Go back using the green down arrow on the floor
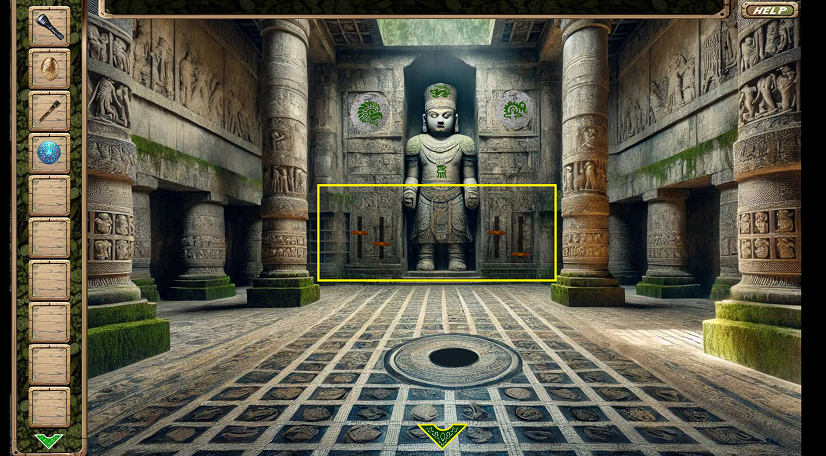 [x=441, y=434]
